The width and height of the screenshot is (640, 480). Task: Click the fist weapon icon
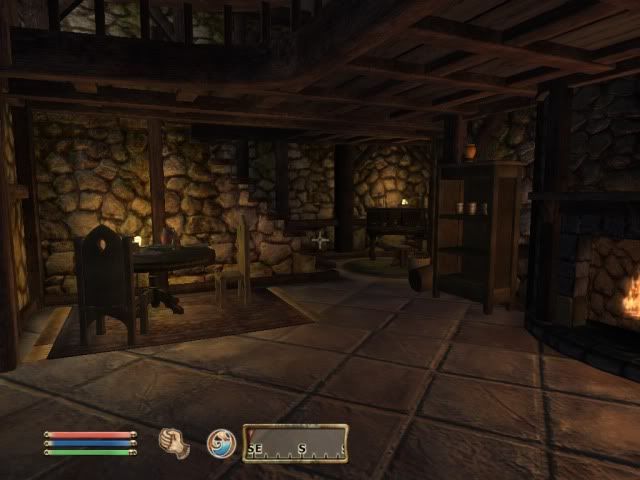(175, 443)
